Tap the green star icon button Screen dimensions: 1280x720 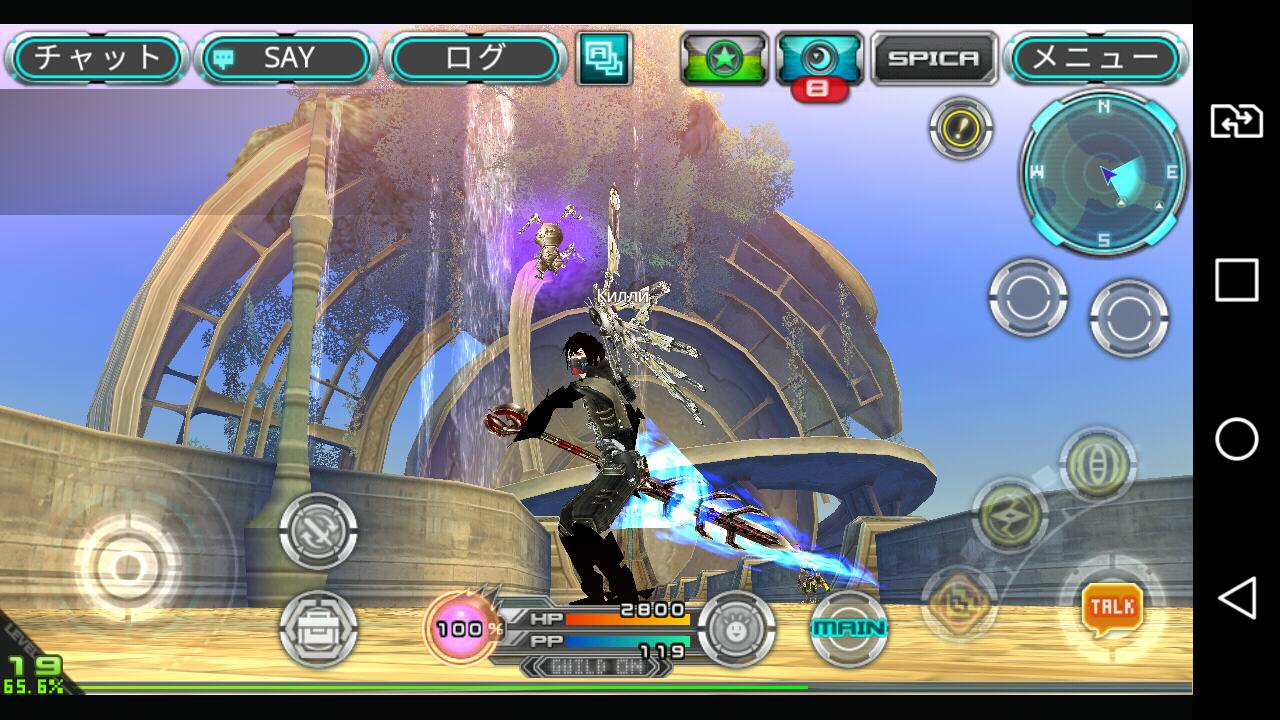point(724,58)
